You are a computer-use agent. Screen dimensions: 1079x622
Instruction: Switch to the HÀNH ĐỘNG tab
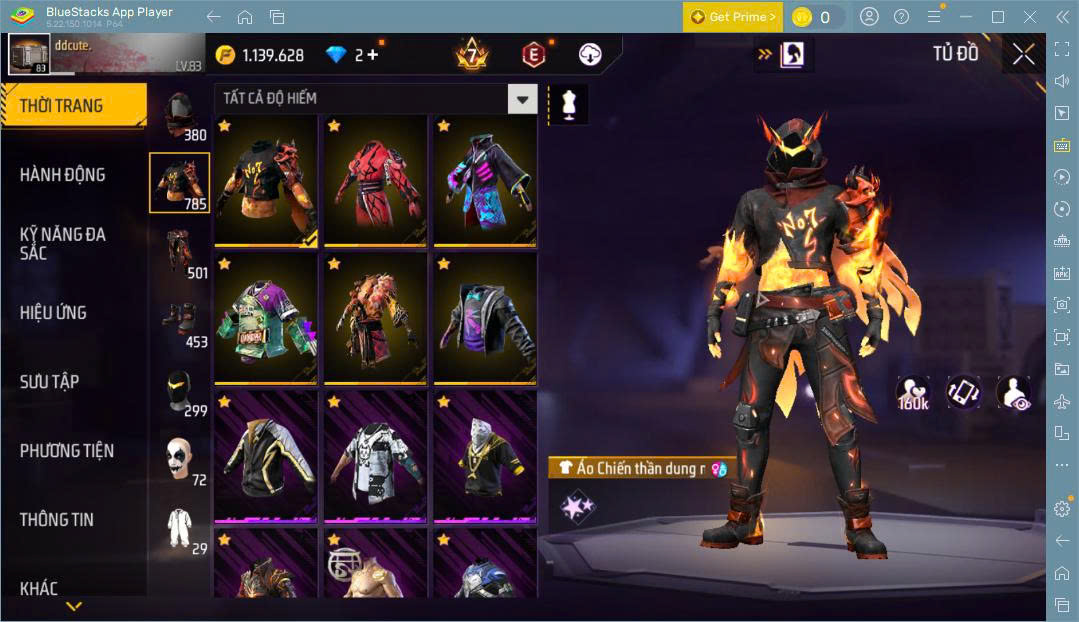(x=62, y=175)
